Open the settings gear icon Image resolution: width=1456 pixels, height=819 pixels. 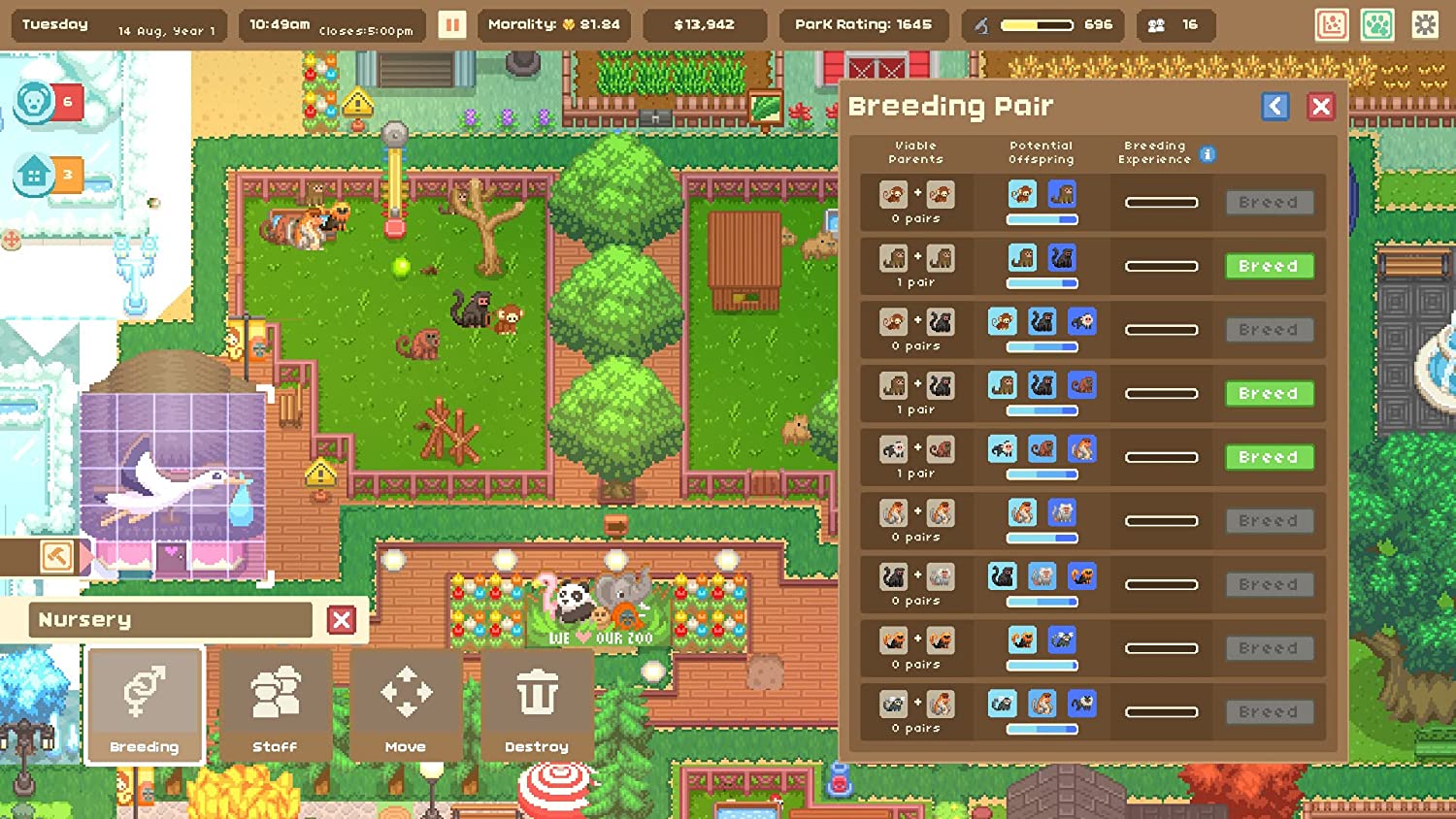[x=1422, y=24]
